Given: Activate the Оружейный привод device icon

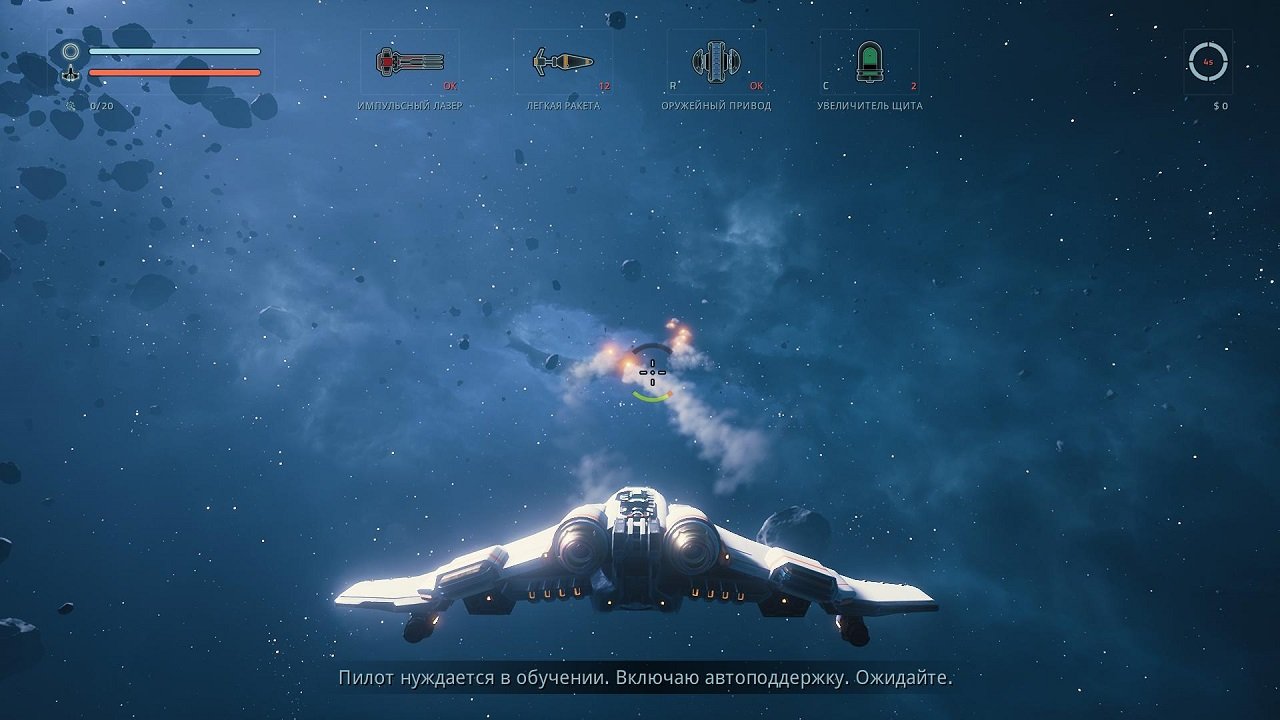Looking at the screenshot, I should [716, 60].
